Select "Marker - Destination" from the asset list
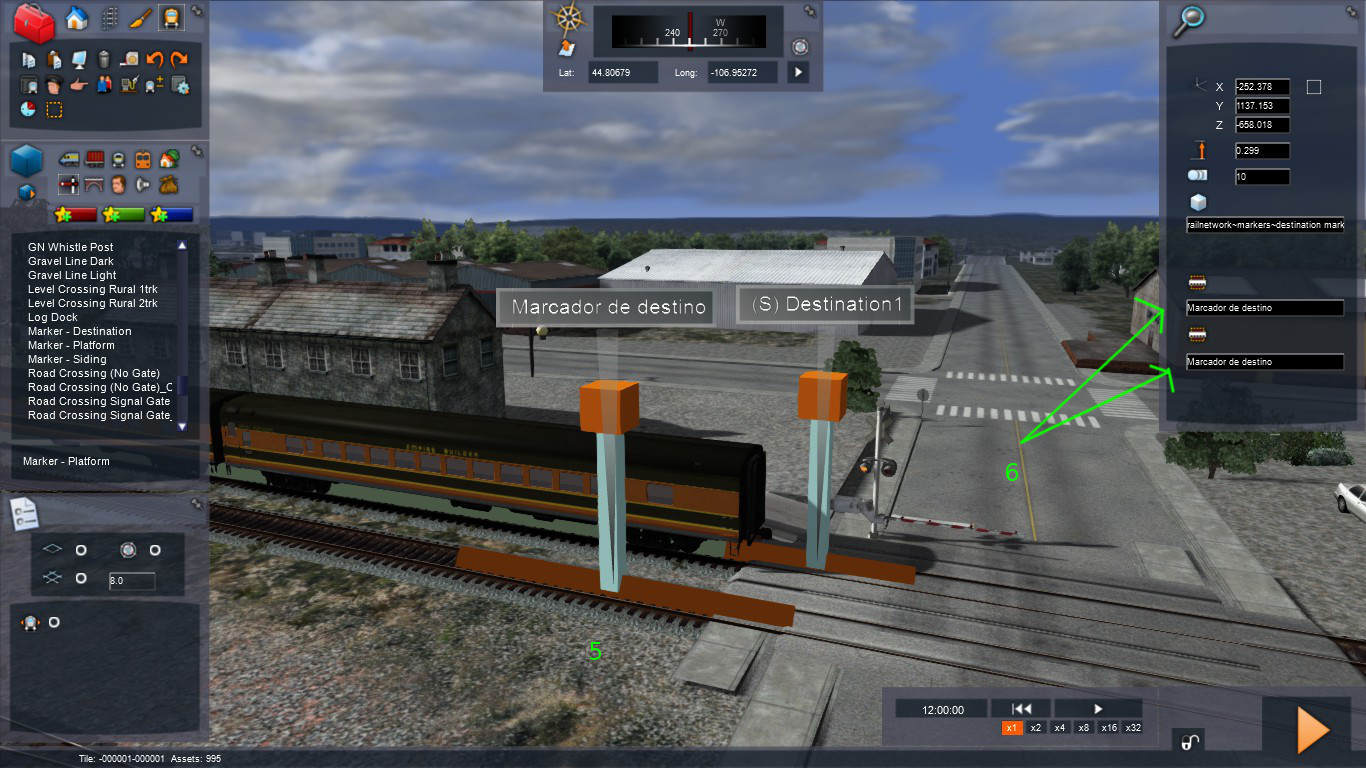 79,331
